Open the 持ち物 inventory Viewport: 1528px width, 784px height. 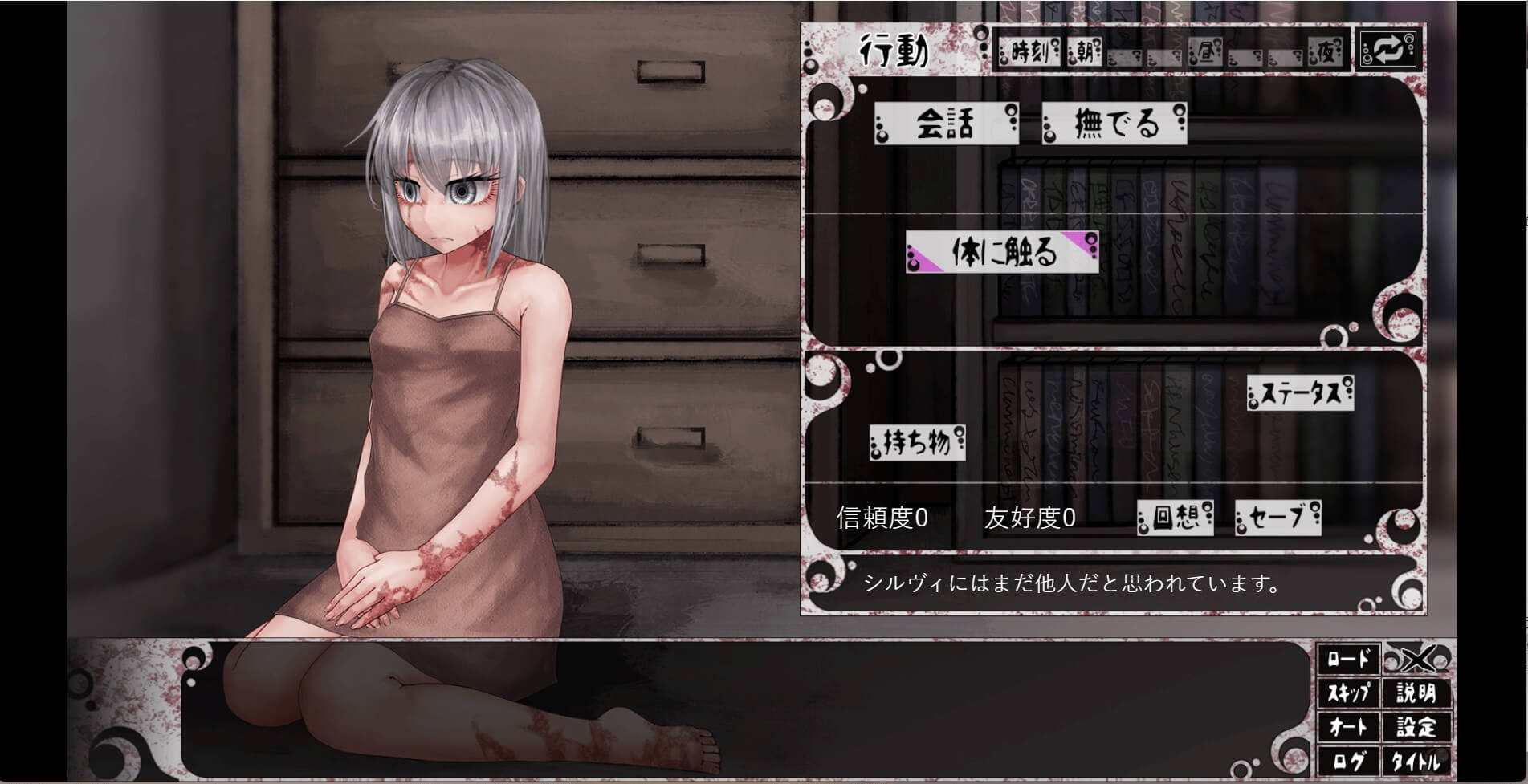click(917, 442)
